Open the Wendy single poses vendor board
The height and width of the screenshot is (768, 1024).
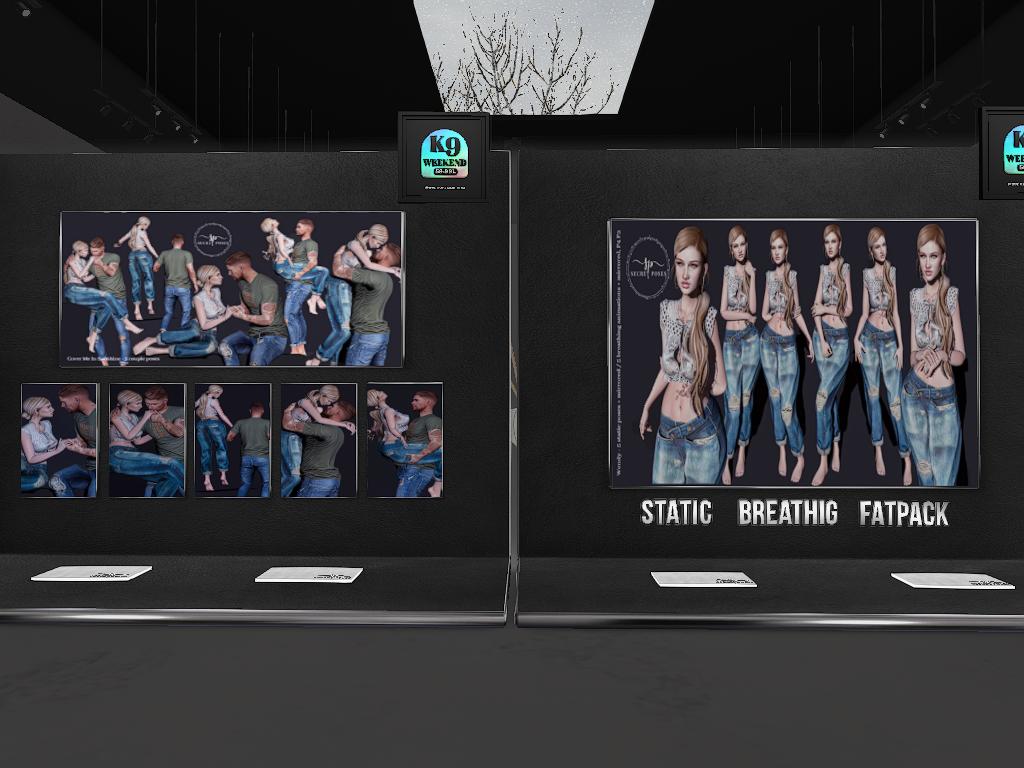793,353
